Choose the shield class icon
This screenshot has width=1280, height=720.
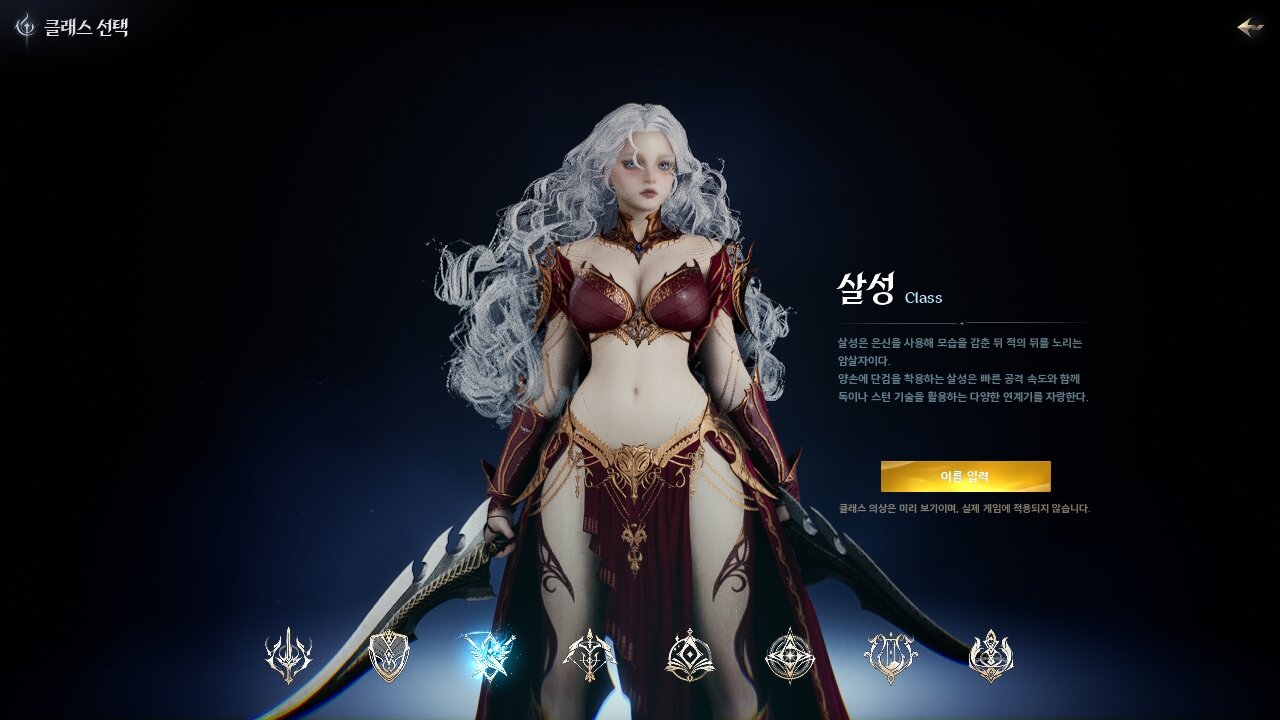(389, 656)
